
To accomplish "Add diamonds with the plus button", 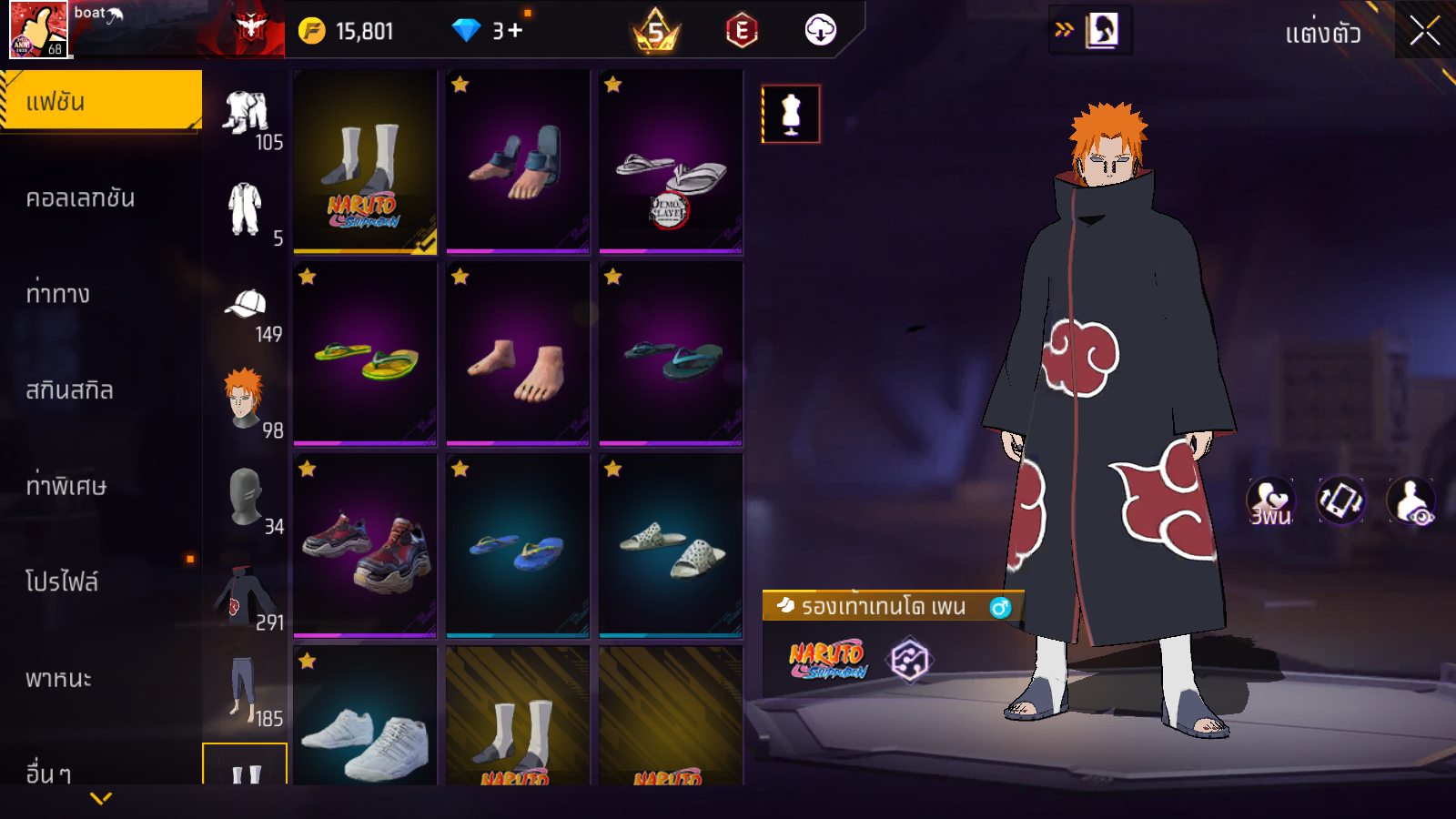I will coord(515,31).
